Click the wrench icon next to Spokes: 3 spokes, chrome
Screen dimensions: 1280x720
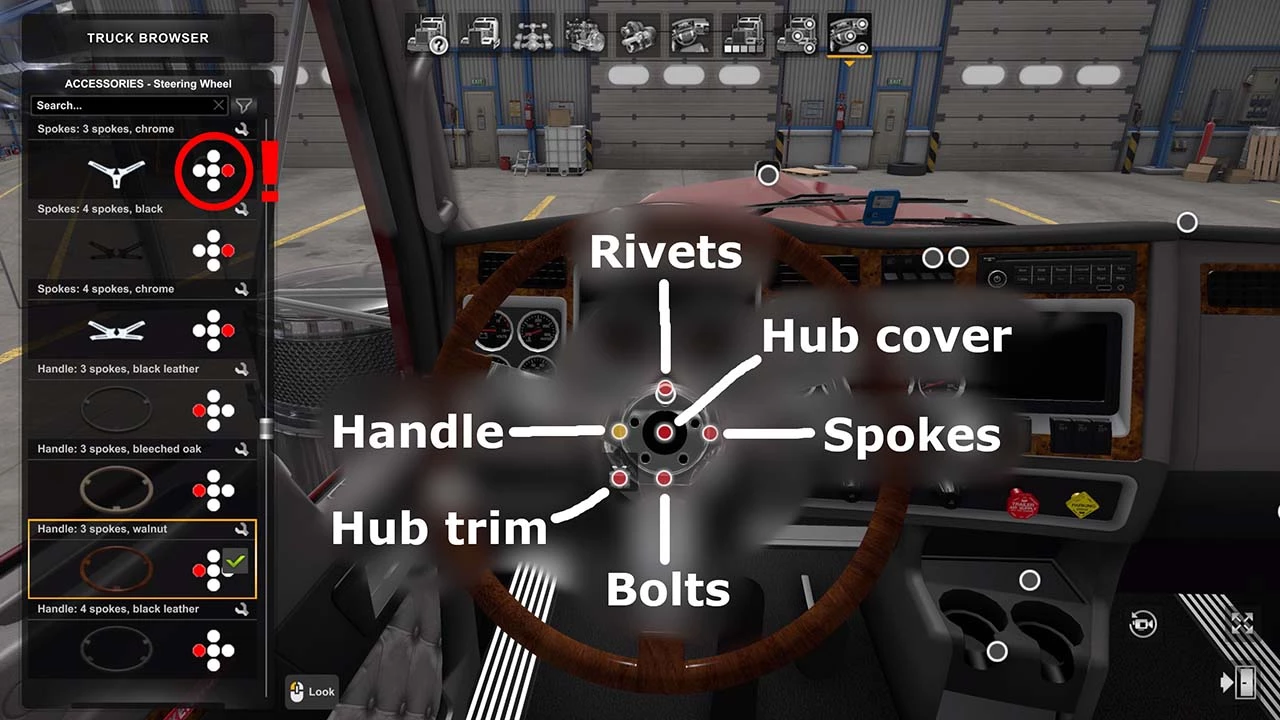[243, 129]
